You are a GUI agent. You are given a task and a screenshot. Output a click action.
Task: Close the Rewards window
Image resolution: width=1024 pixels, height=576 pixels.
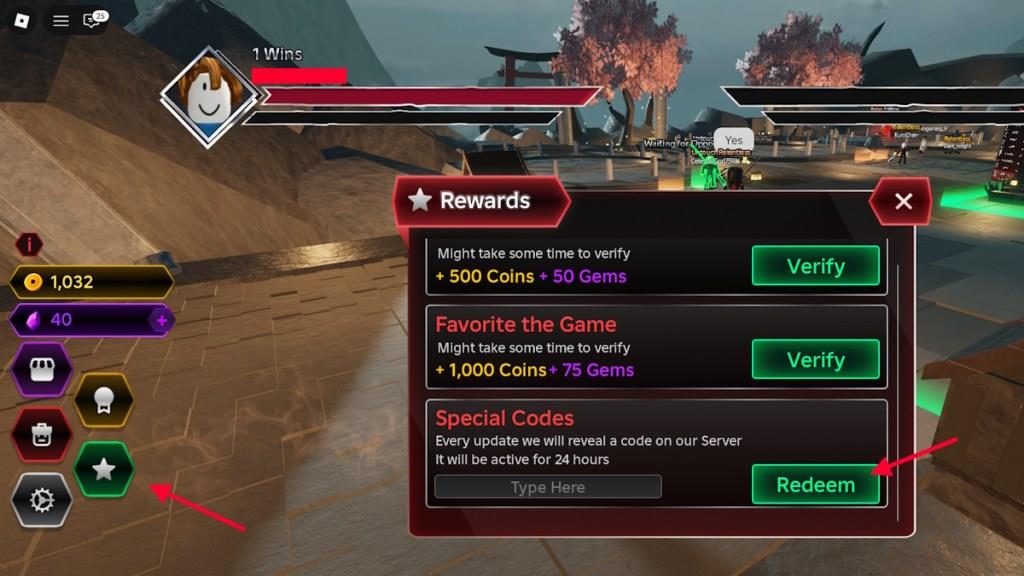(903, 201)
